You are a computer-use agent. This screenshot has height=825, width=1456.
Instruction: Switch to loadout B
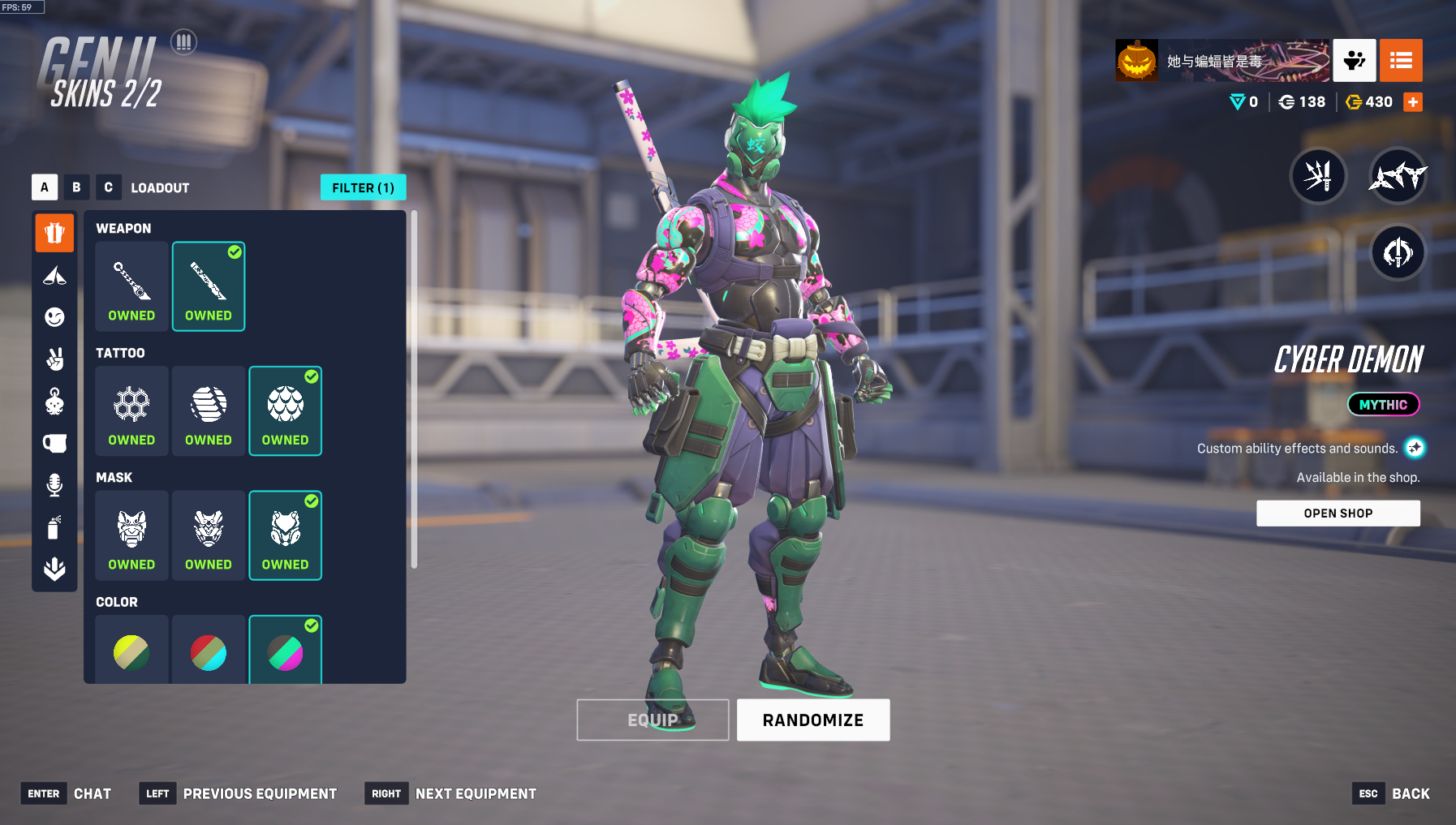[x=76, y=187]
